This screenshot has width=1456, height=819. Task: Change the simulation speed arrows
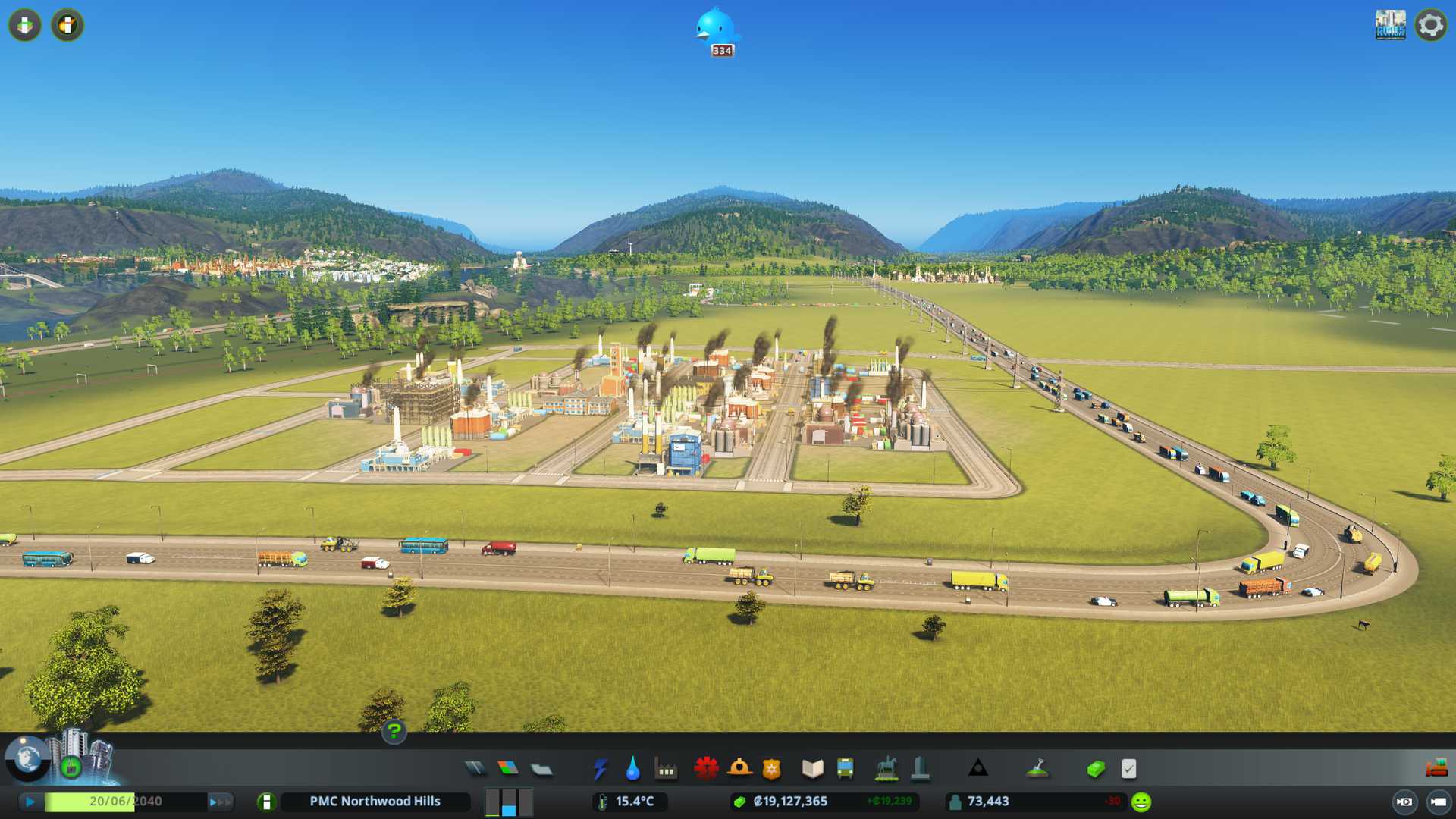(220, 802)
